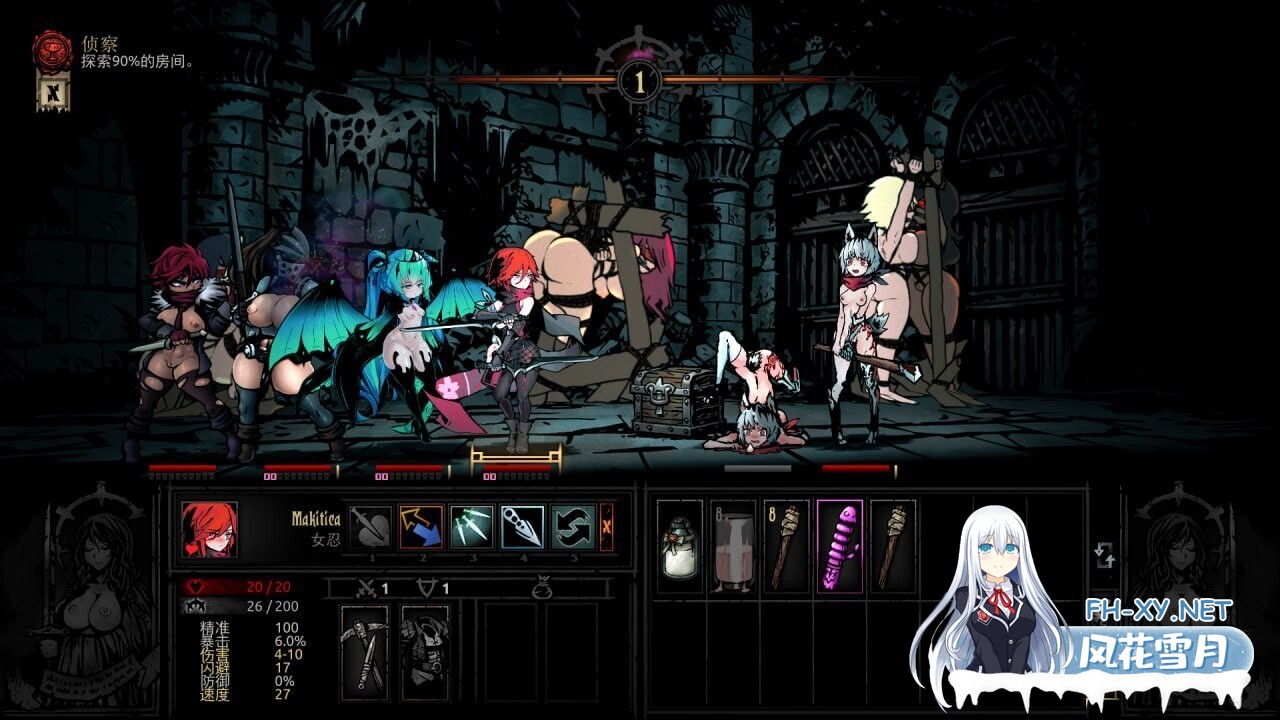Select the movement arrows skill in slot 2
The image size is (1280, 720).
(x=372, y=524)
